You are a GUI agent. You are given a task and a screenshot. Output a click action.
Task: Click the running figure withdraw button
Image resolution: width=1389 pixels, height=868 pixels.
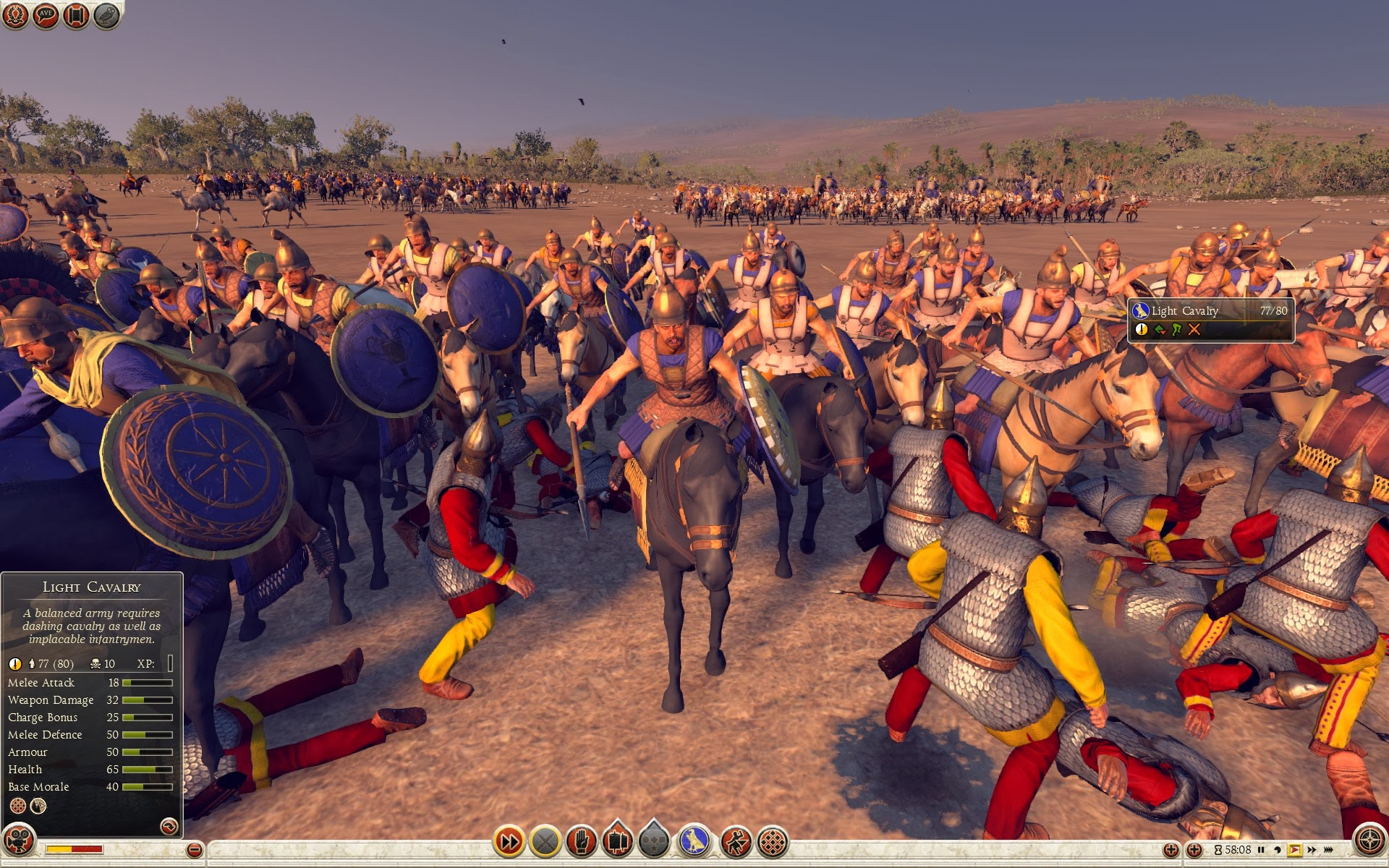coord(736,841)
